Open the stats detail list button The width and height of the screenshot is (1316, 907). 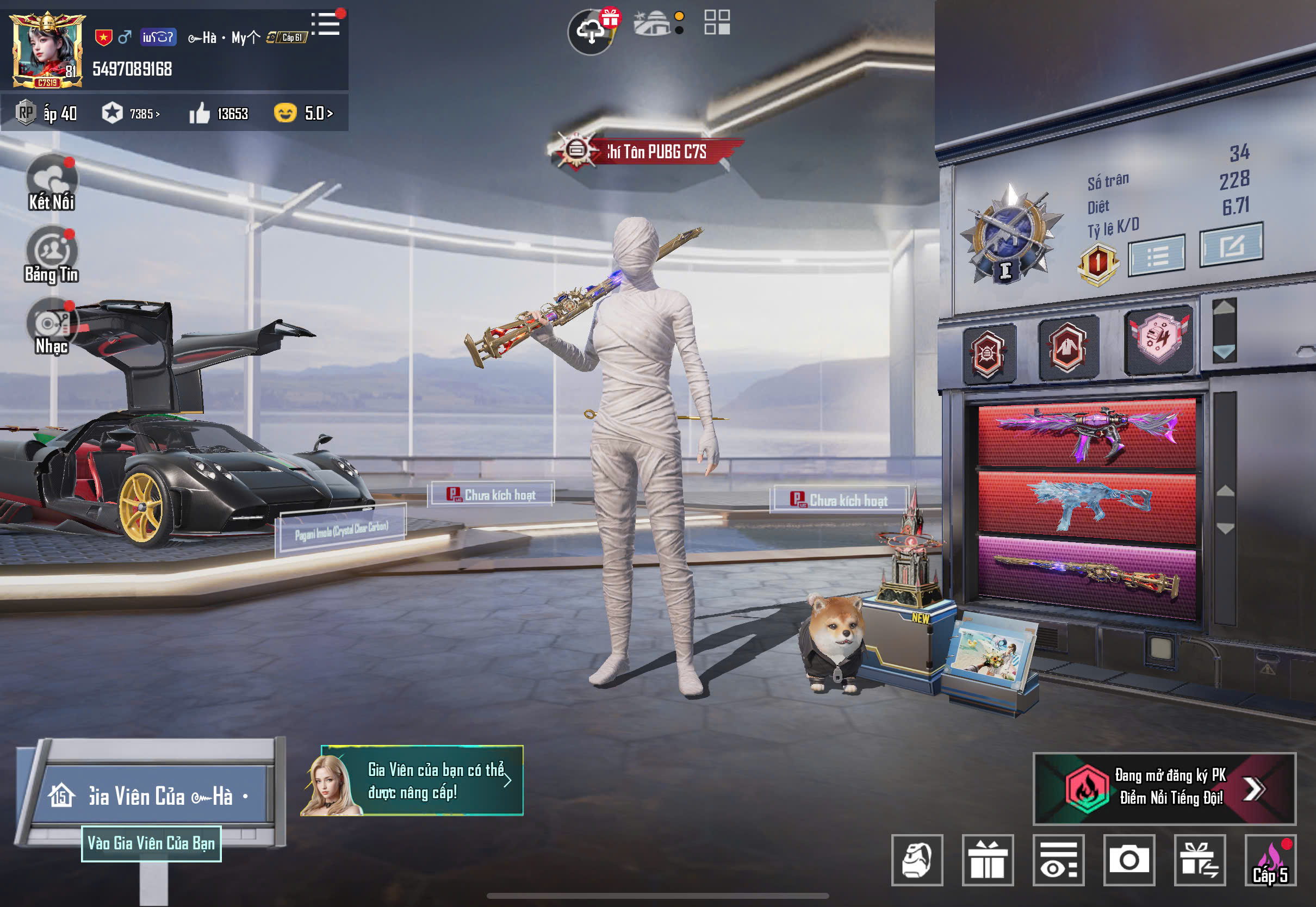[1156, 256]
